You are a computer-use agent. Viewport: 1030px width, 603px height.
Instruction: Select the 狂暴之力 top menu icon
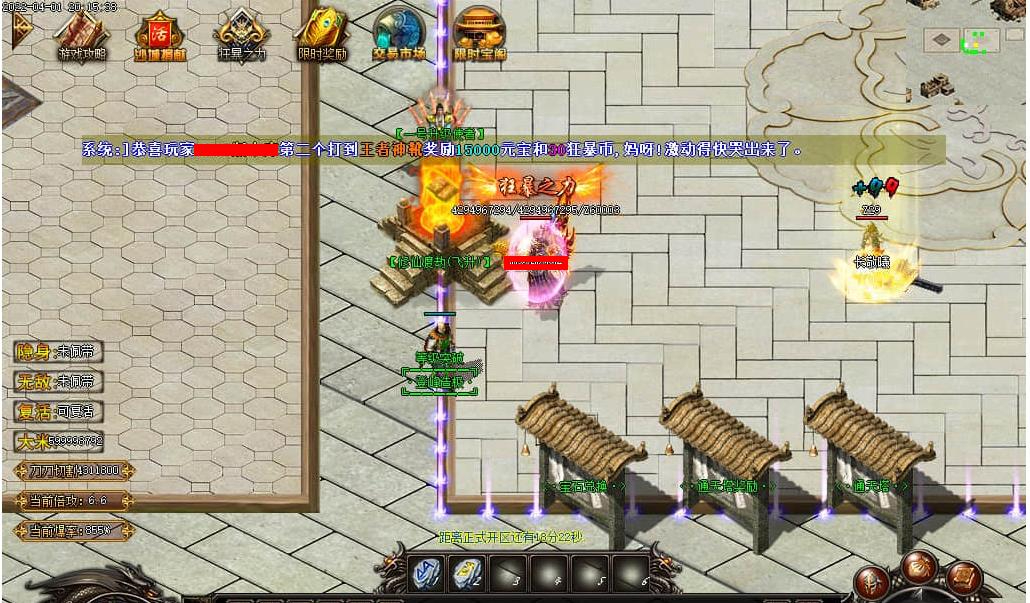click(241, 36)
